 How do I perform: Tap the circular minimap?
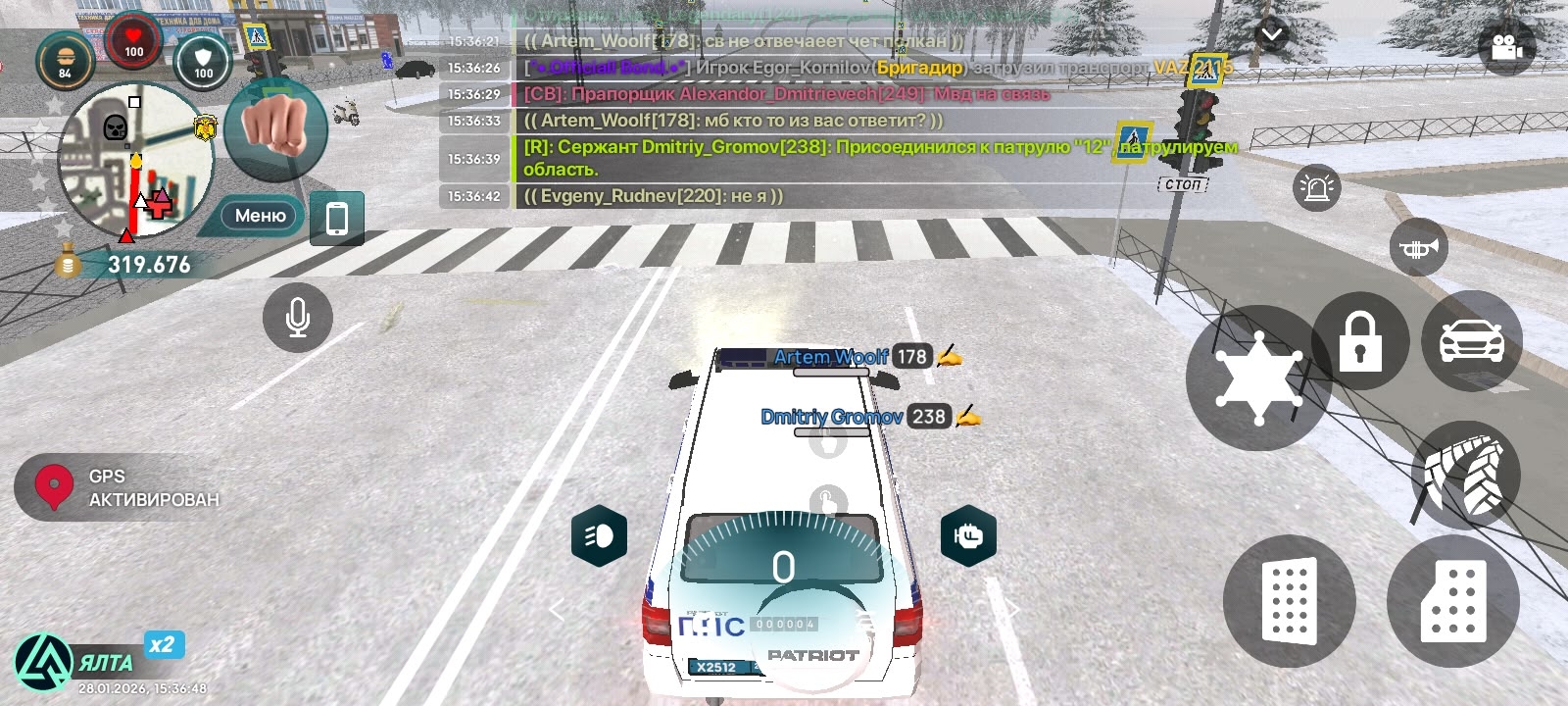click(135, 161)
